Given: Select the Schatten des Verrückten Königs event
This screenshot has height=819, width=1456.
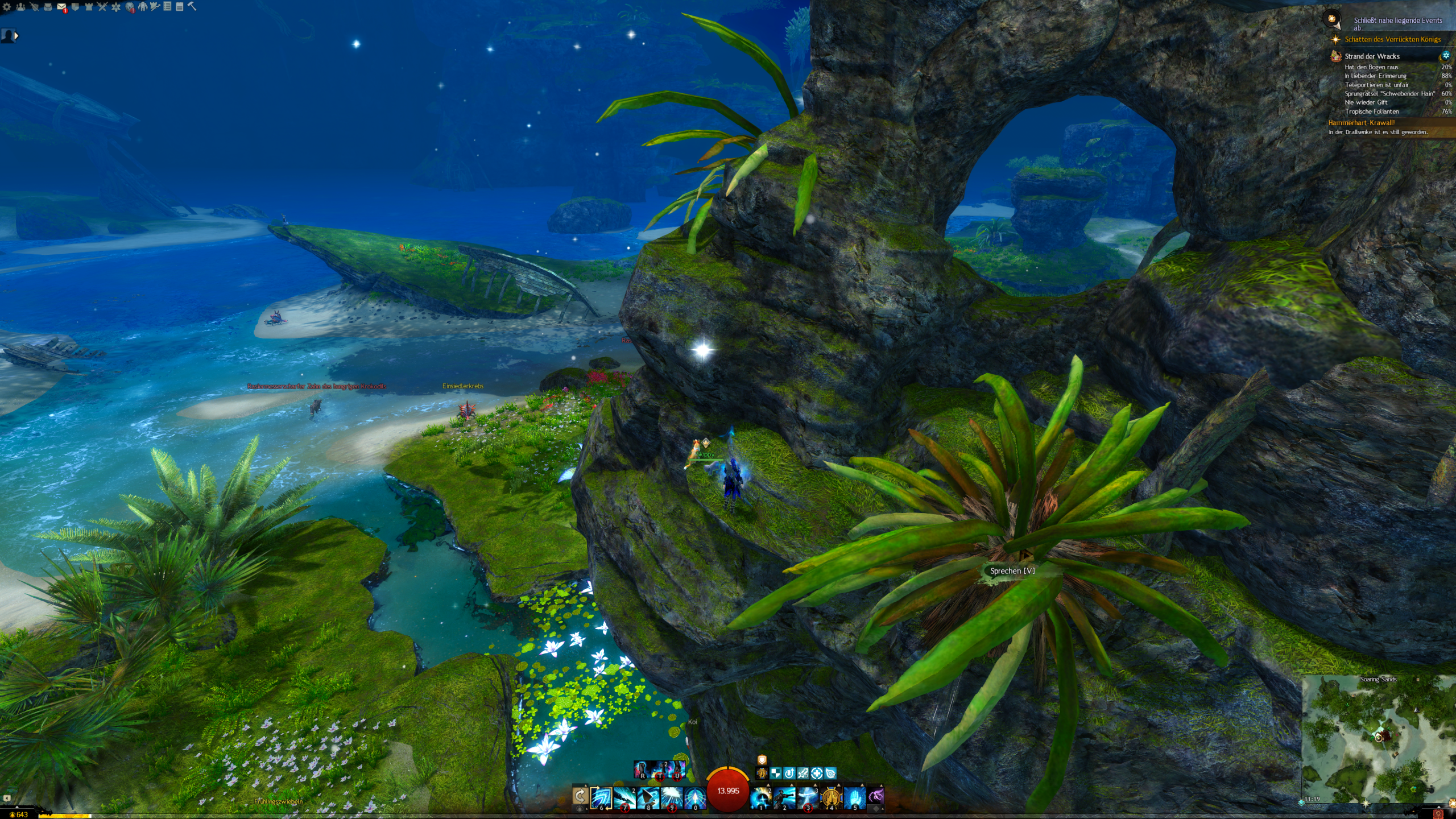Looking at the screenshot, I should pyautogui.click(x=1392, y=39).
